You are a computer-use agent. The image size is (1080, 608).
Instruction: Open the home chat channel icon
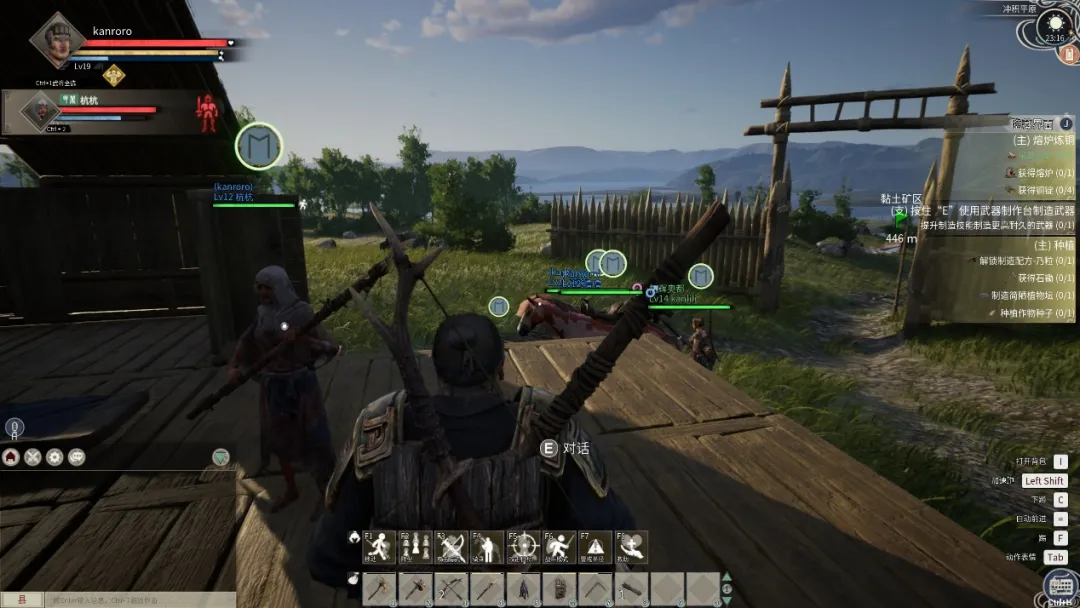11,457
